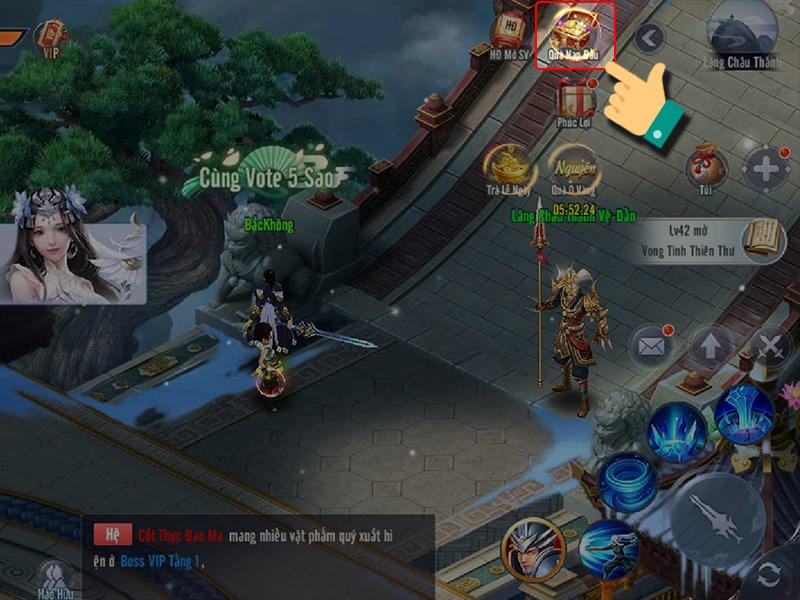Open the VIP menu icon
The image size is (800, 600).
point(51,38)
